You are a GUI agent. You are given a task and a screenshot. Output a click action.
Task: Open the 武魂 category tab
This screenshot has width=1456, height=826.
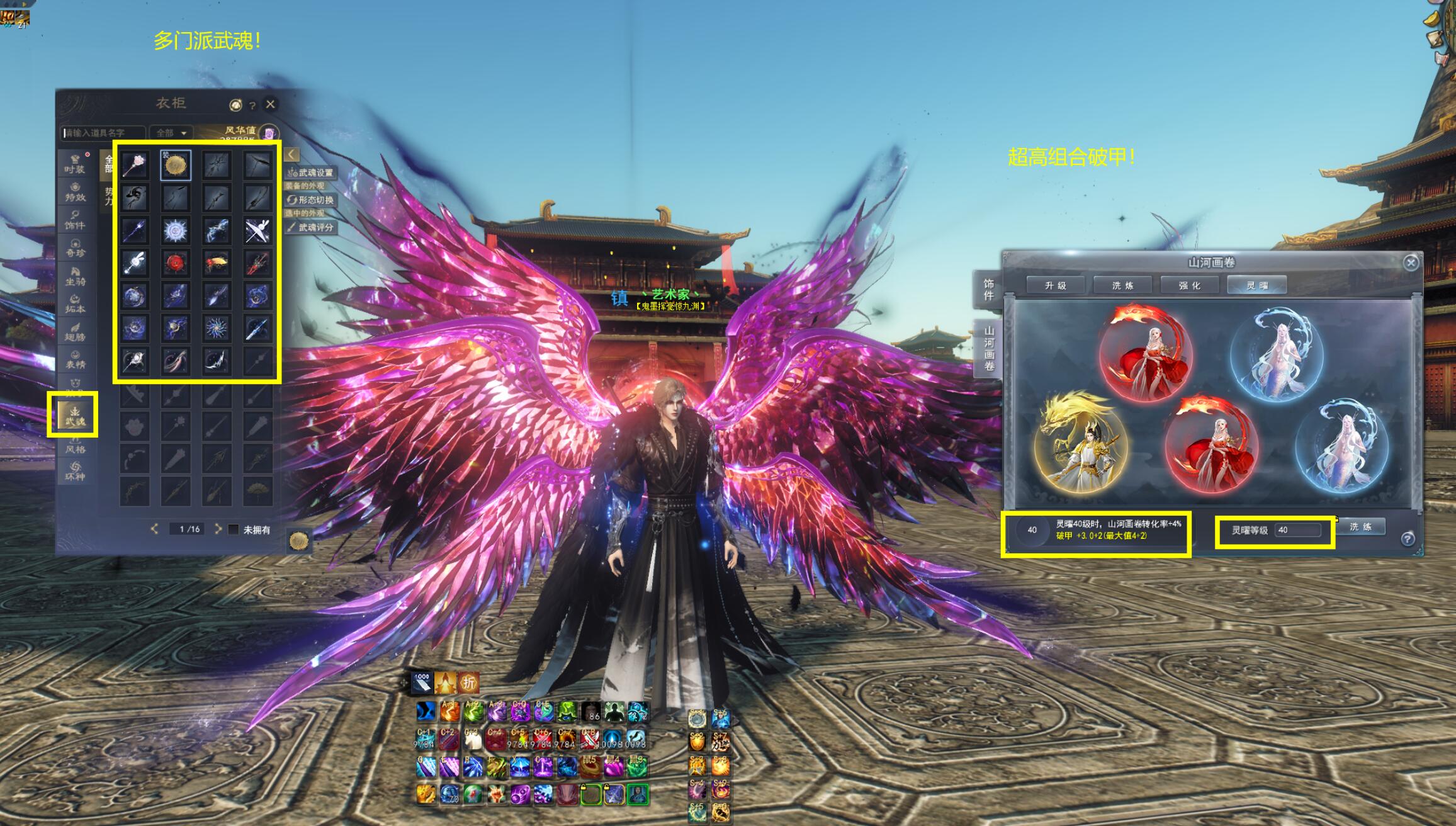pos(74,415)
